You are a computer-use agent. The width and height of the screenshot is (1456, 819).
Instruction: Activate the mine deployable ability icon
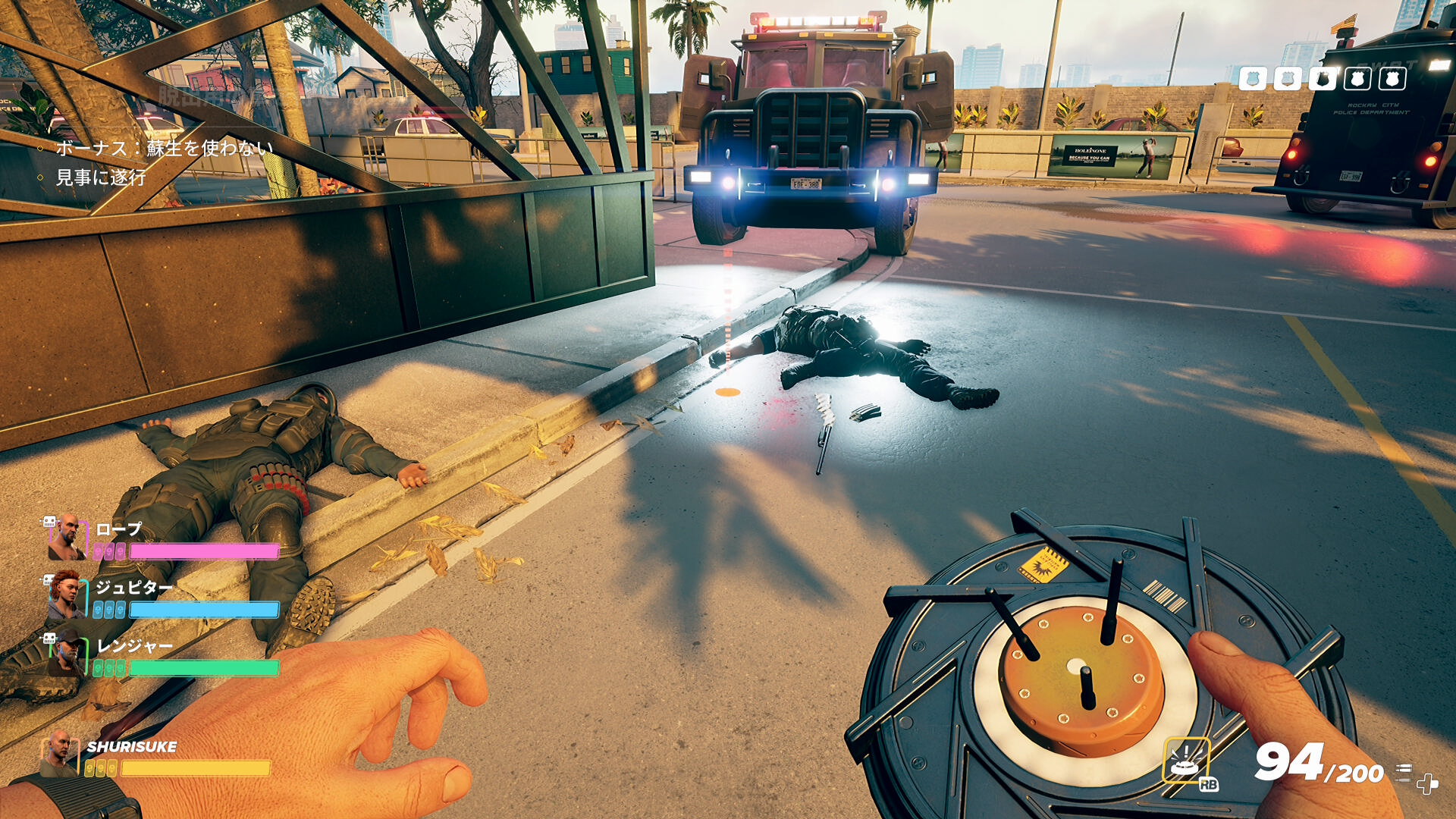pyautogui.click(x=1186, y=760)
